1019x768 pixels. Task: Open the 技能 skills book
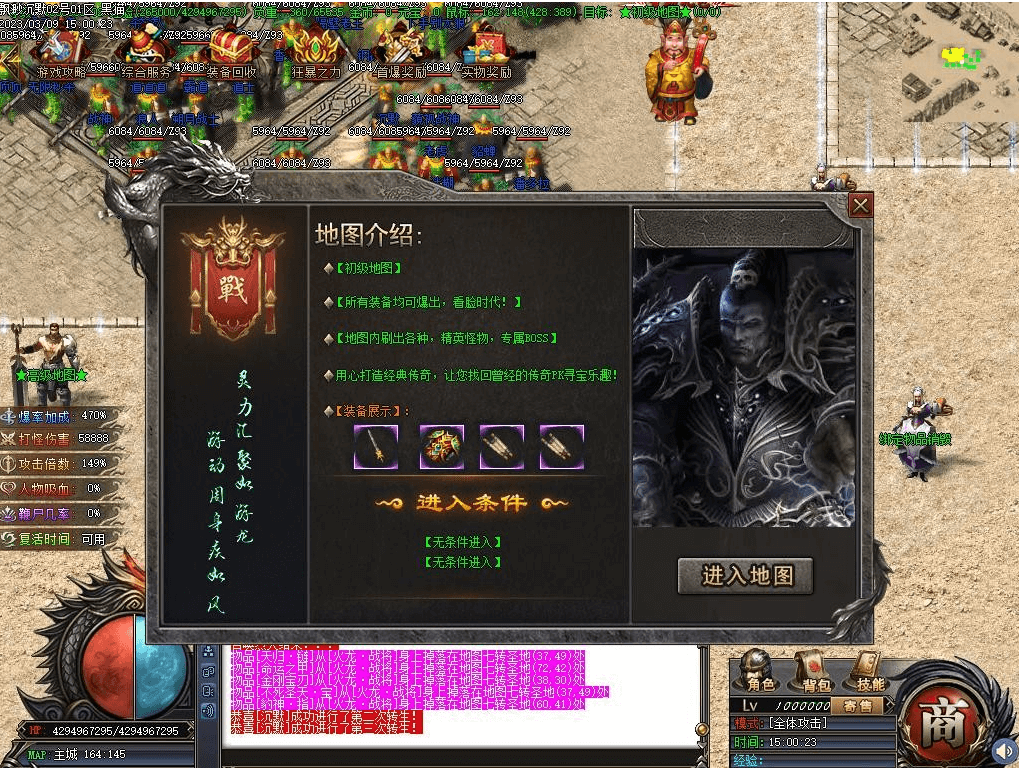point(869,671)
